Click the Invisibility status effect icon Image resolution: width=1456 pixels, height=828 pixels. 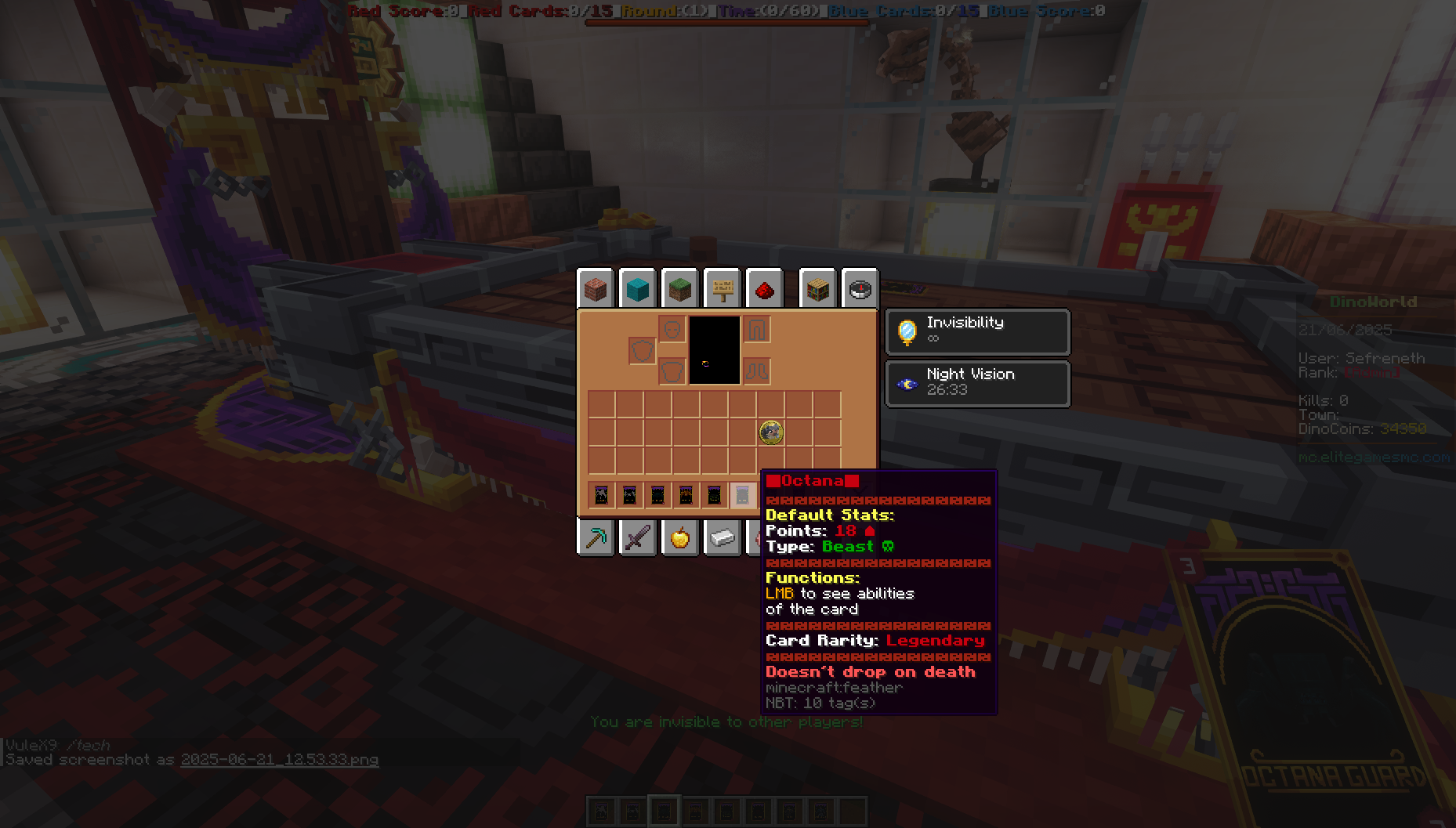click(907, 331)
